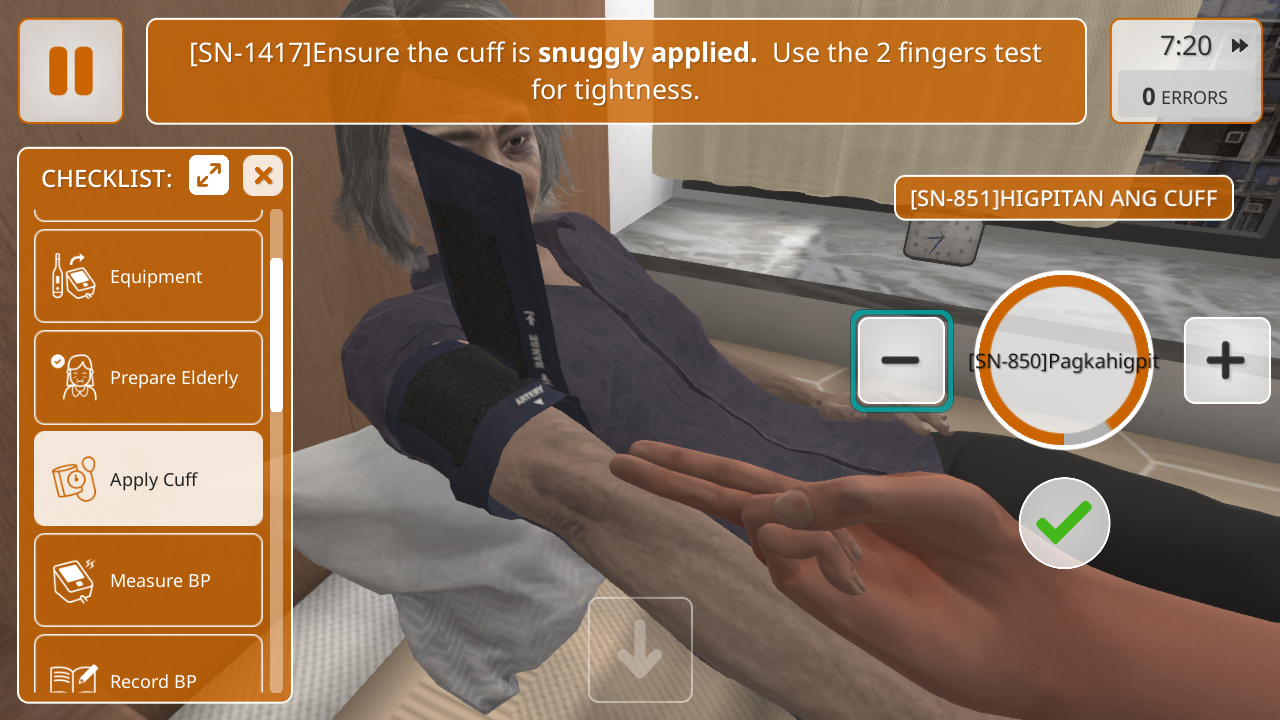Click the checklist scrollbar
Viewport: 1280px width, 720px height.
(x=277, y=334)
